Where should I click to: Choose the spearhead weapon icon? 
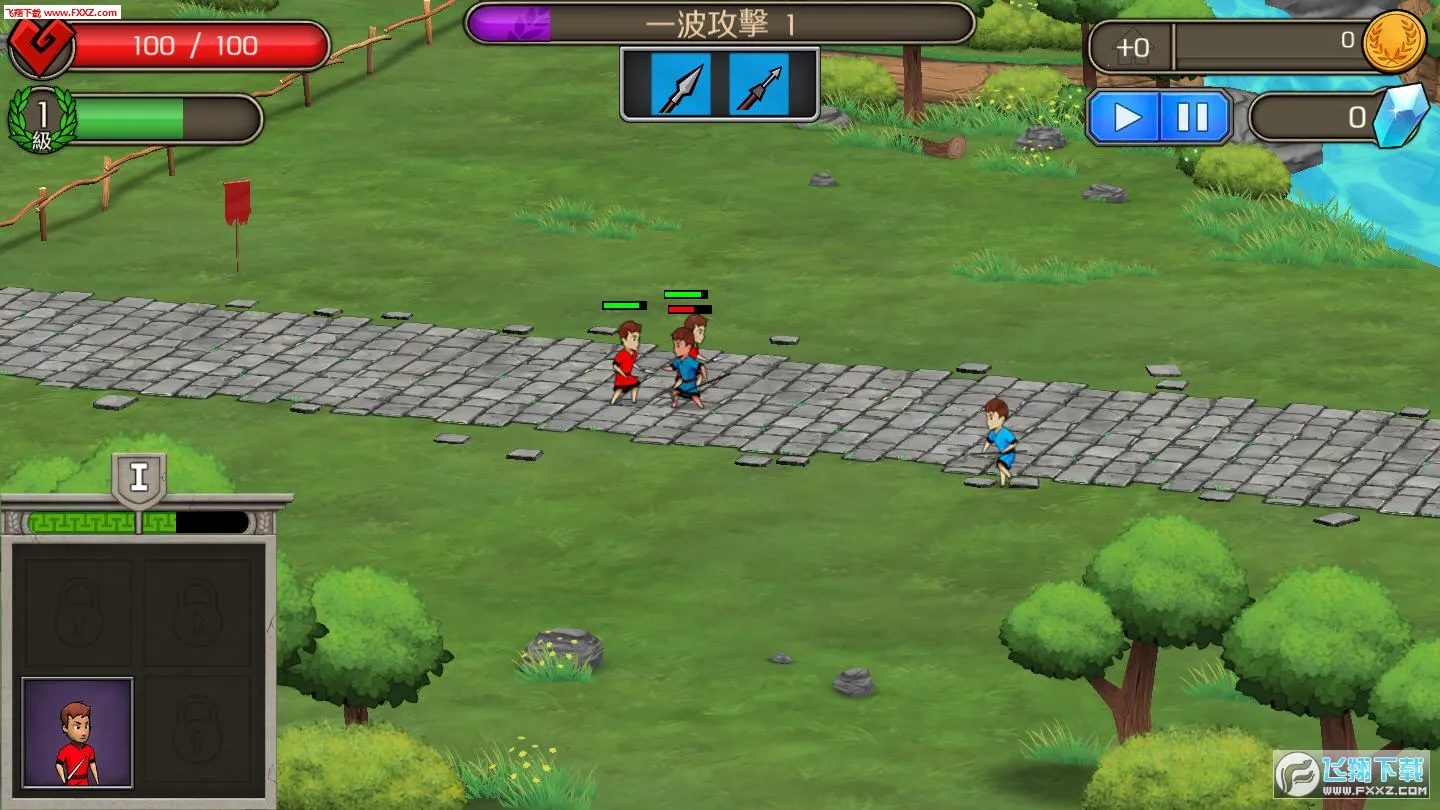(x=680, y=86)
